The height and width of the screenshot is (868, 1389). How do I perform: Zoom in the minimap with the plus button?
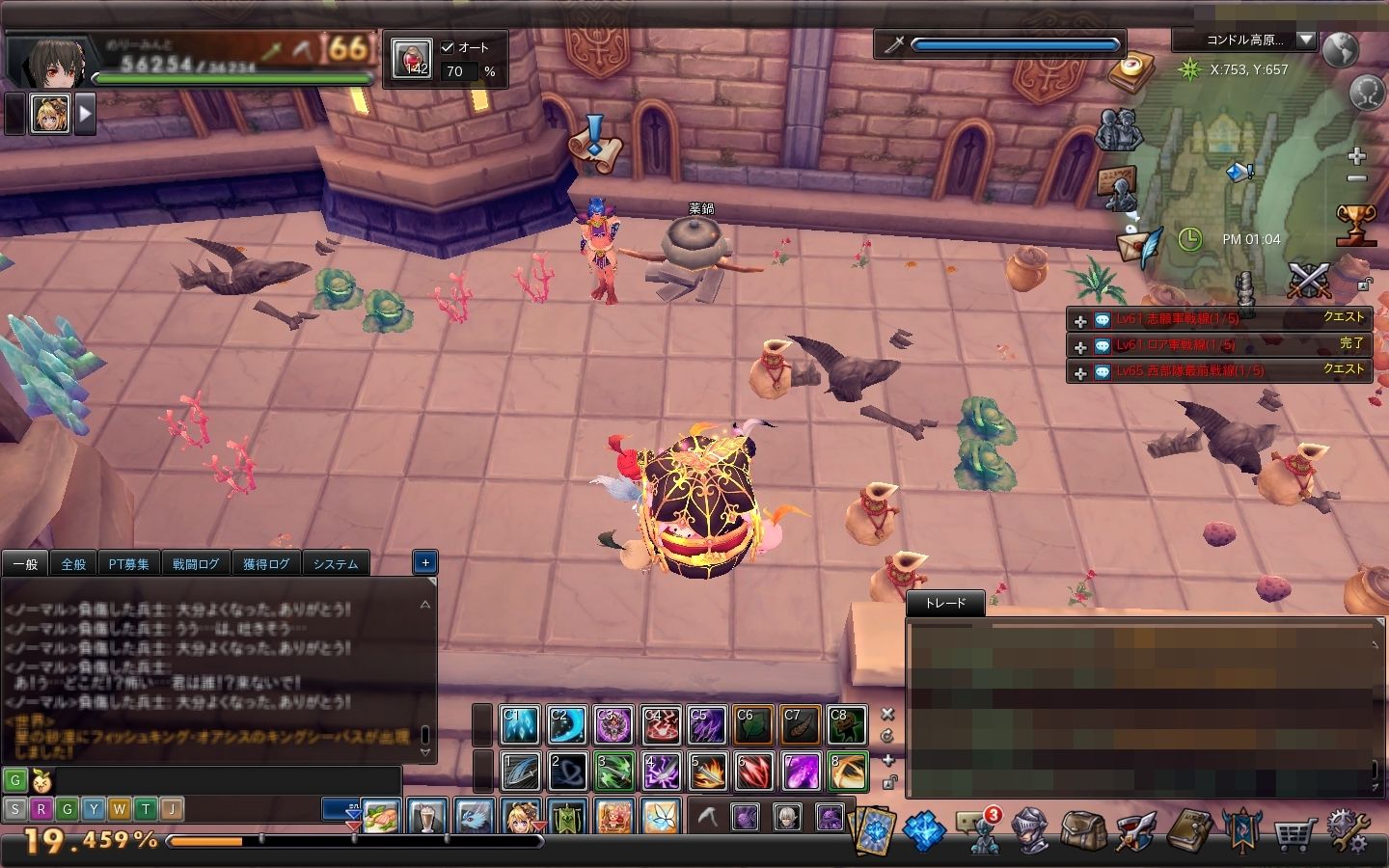(1356, 156)
